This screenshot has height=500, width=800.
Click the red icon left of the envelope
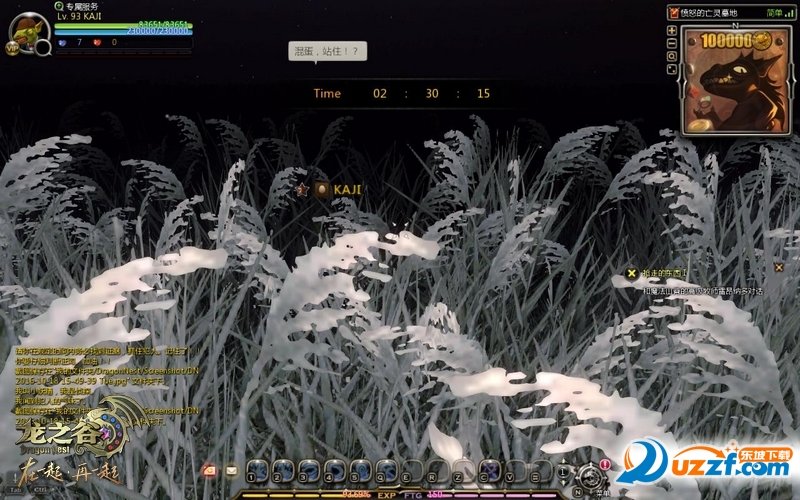(210, 470)
